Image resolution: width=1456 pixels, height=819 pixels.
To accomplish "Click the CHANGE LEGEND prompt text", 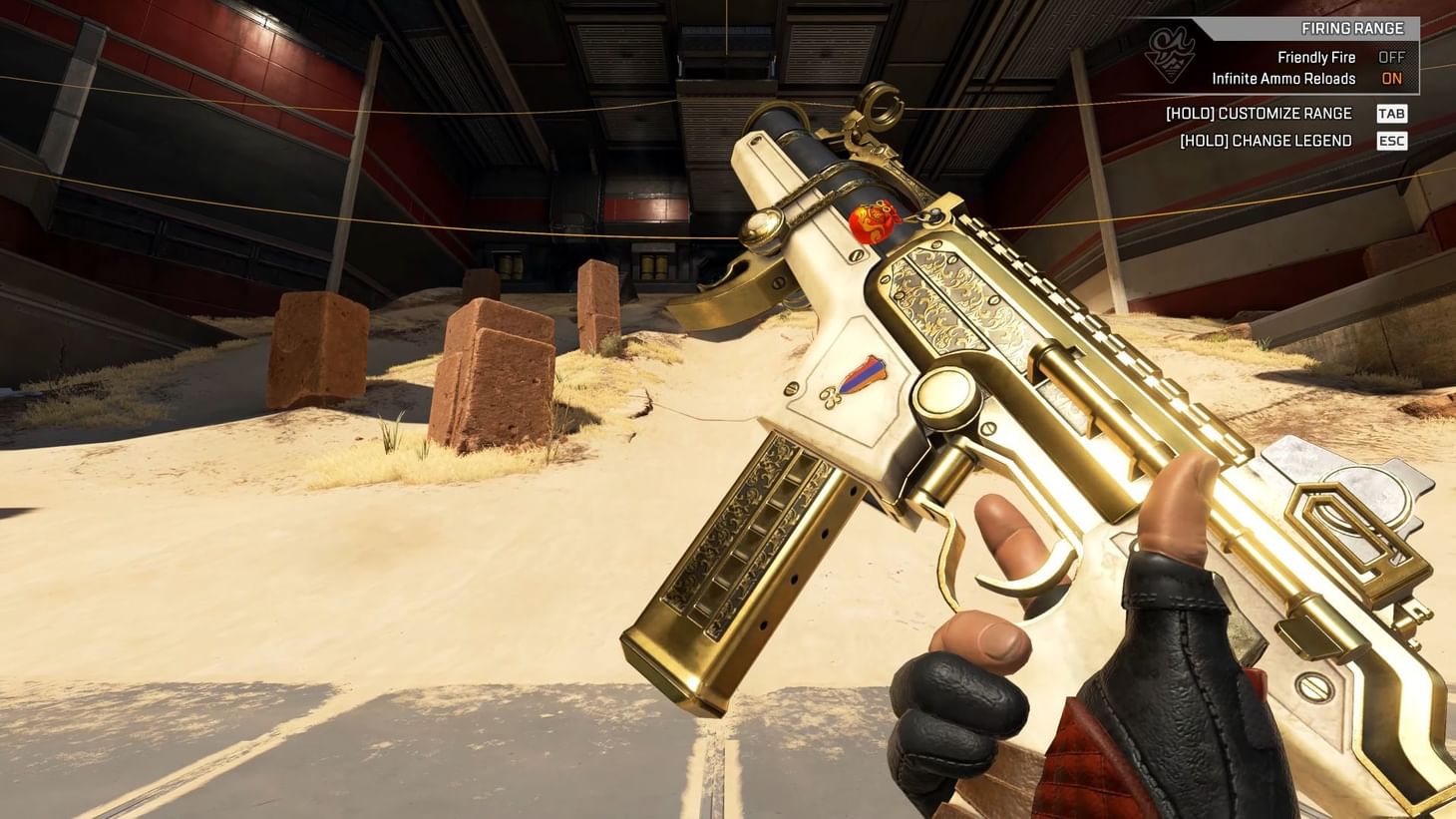I will point(1265,141).
